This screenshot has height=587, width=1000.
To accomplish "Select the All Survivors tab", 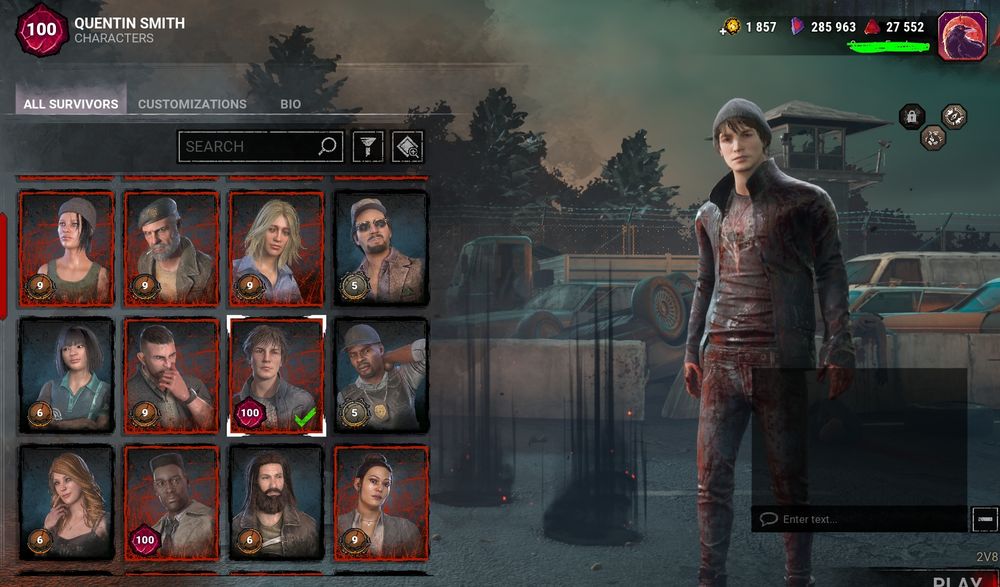I will click(x=71, y=104).
